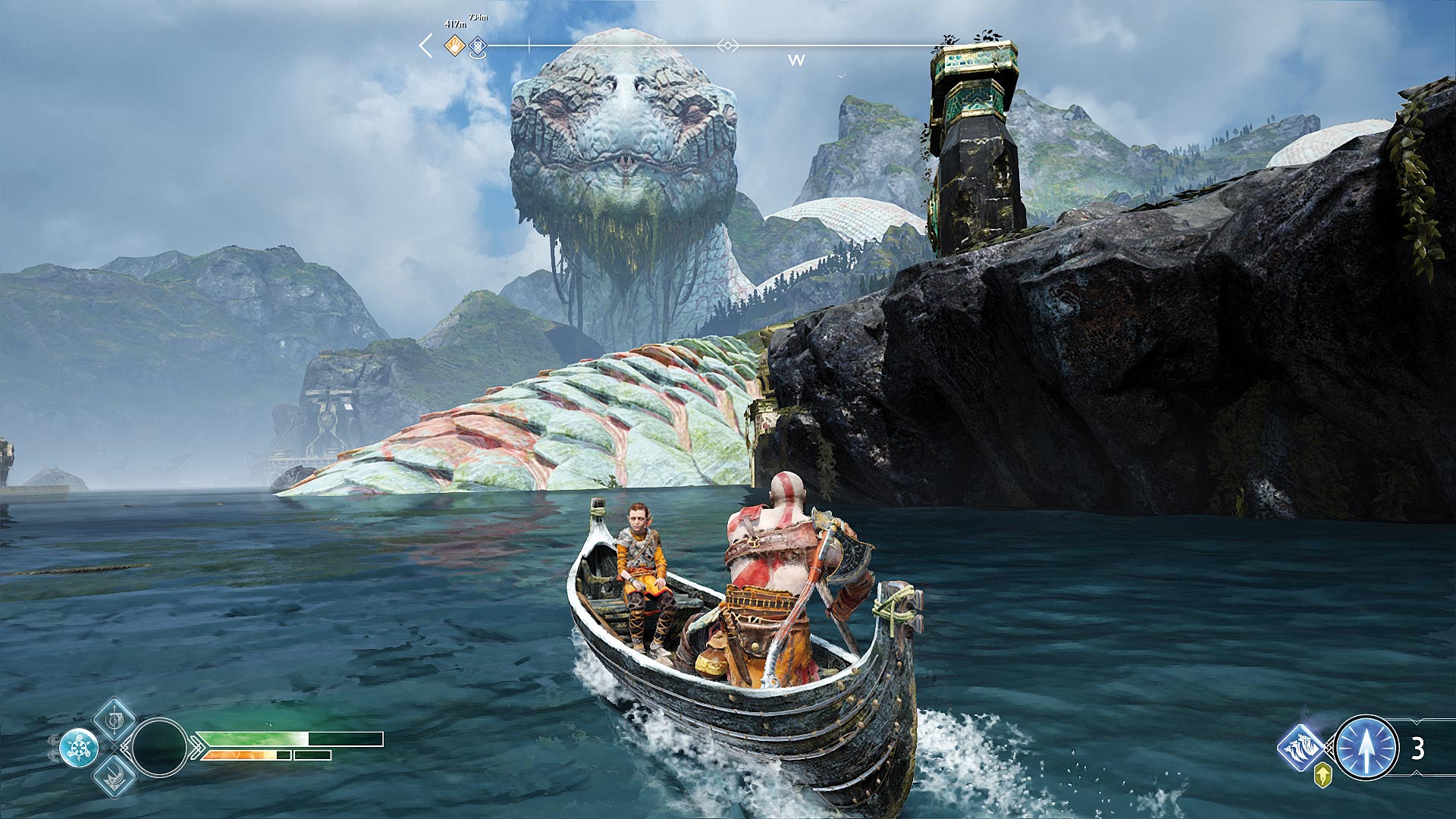The image size is (1456, 819).
Task: Activate the wolves runic summon icon
Action: 1301,747
